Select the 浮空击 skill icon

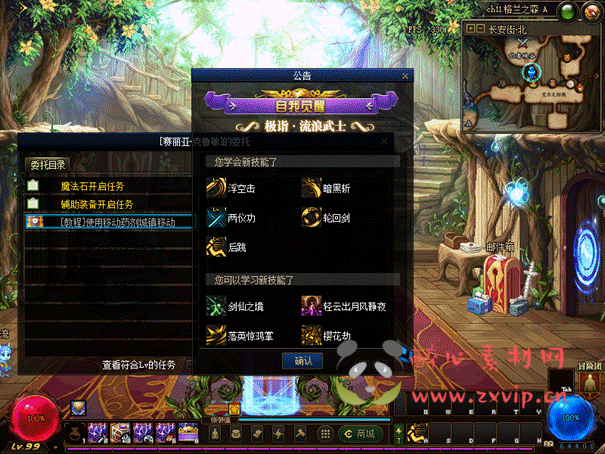coord(216,185)
